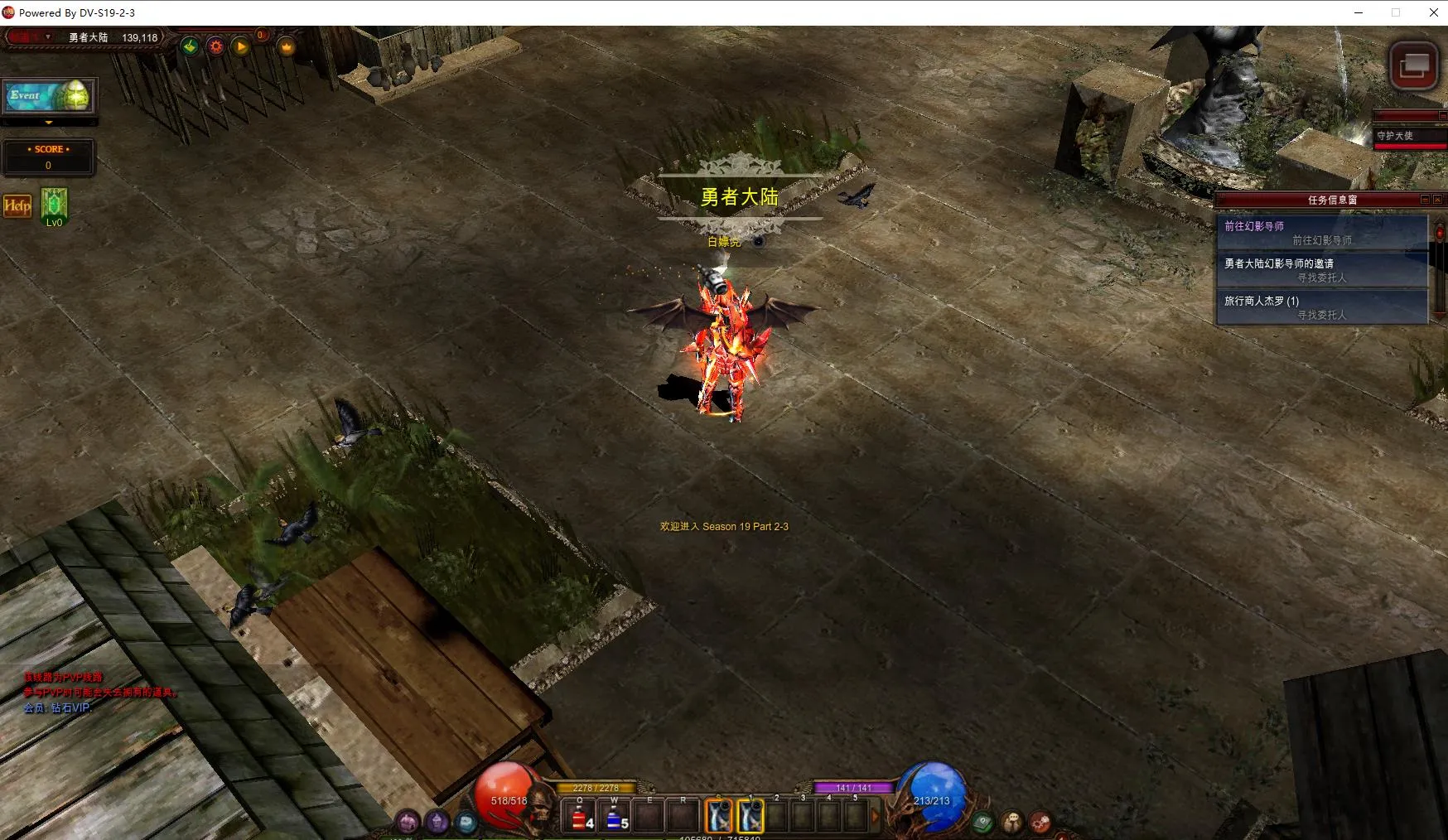Click the green broom icon in top bar

click(191, 46)
